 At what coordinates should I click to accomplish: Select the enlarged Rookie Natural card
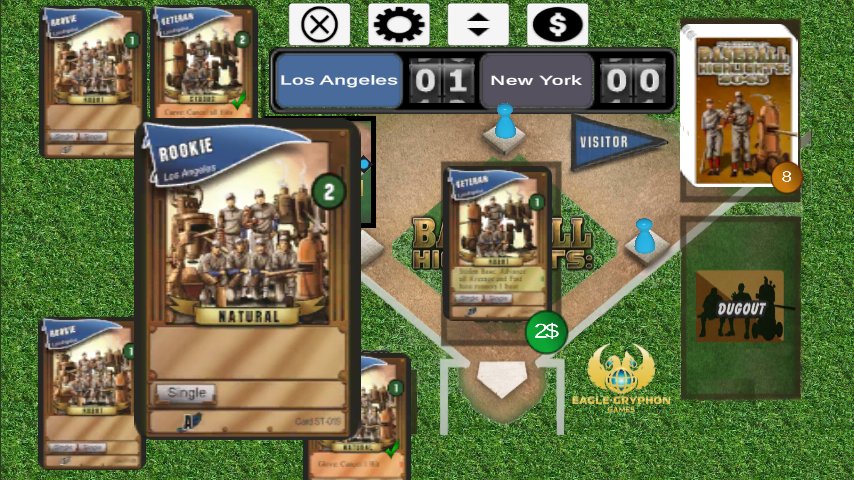coord(248,260)
